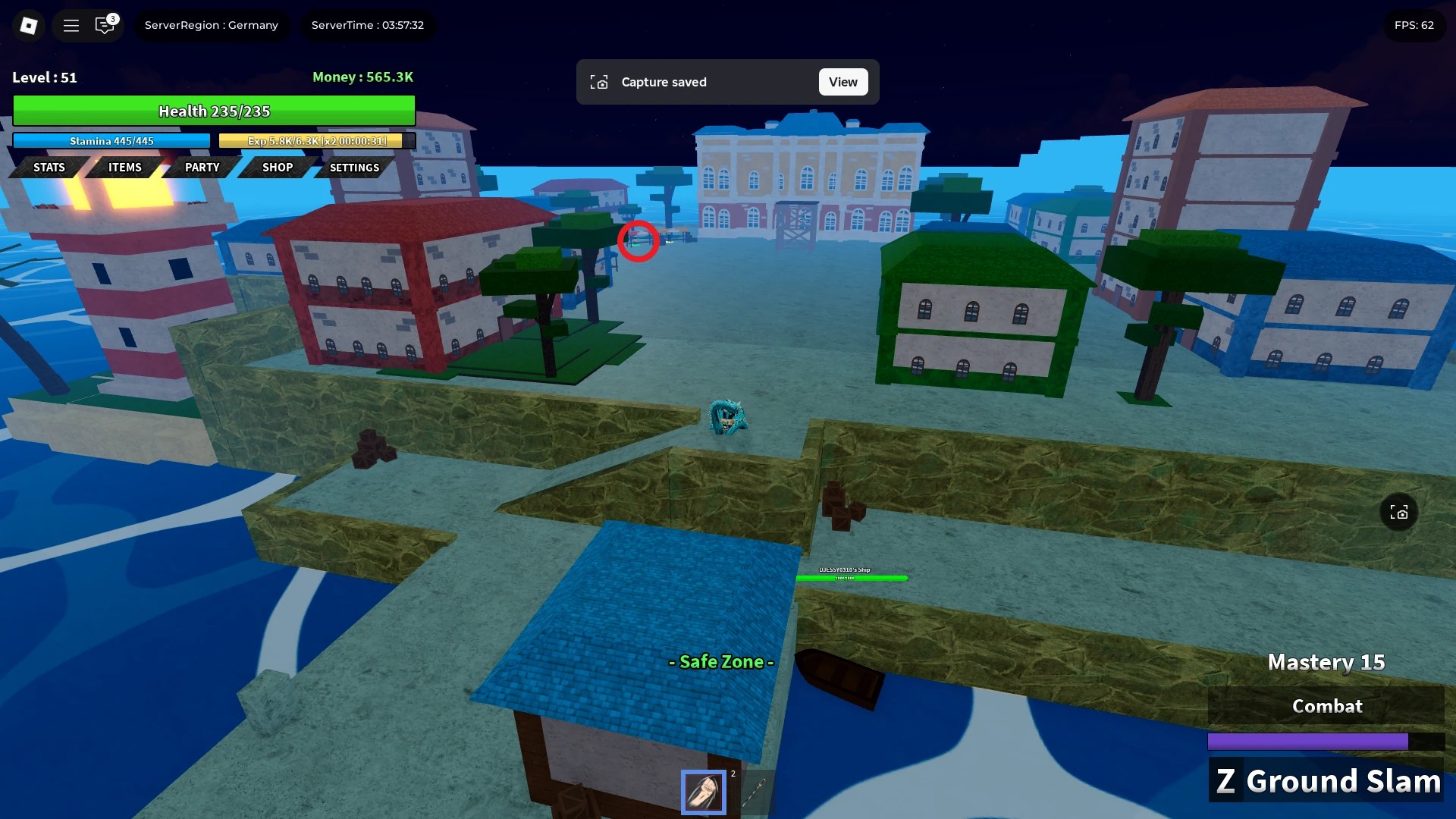Click the green Health 235/235 bar
Image resolution: width=1456 pixels, height=819 pixels.
click(x=214, y=111)
